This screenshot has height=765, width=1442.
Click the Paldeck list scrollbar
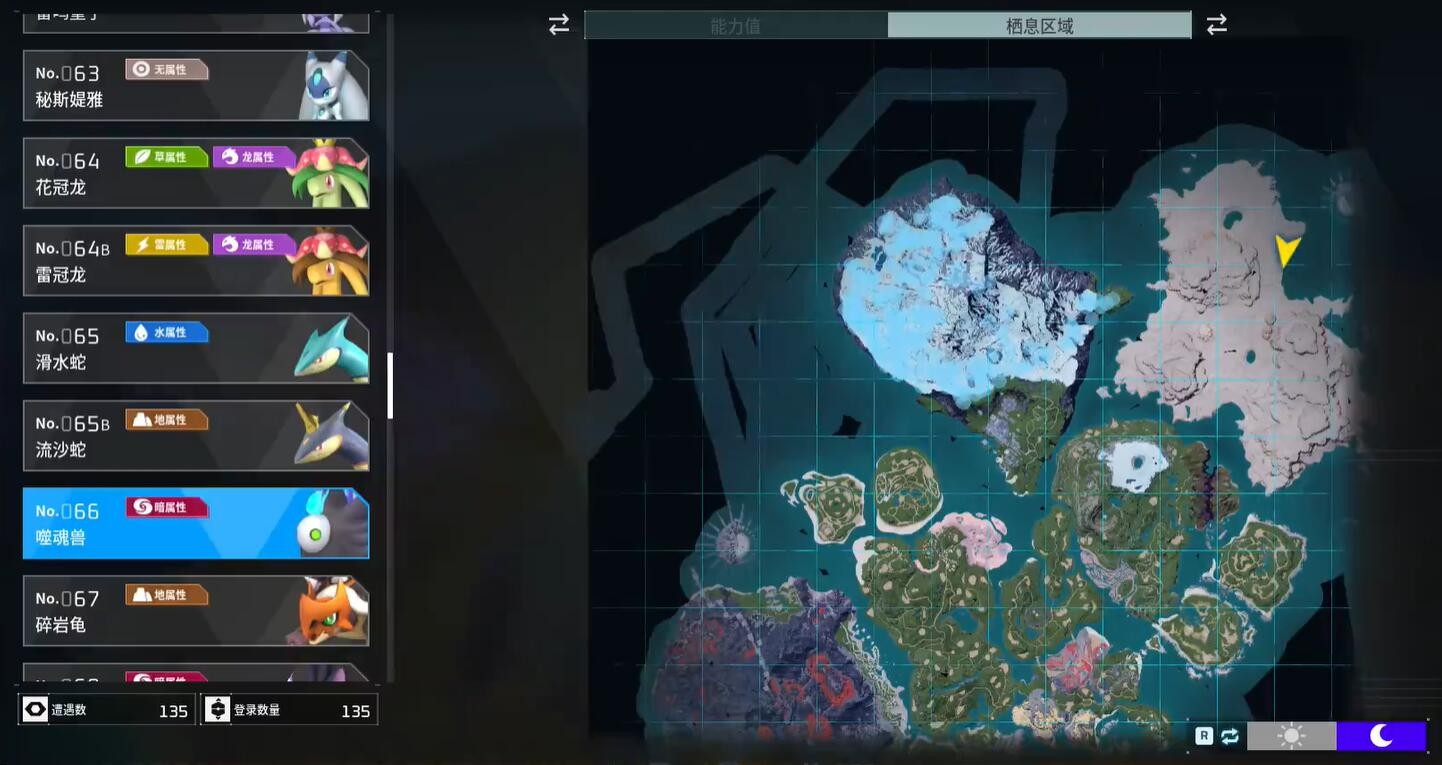[390, 385]
